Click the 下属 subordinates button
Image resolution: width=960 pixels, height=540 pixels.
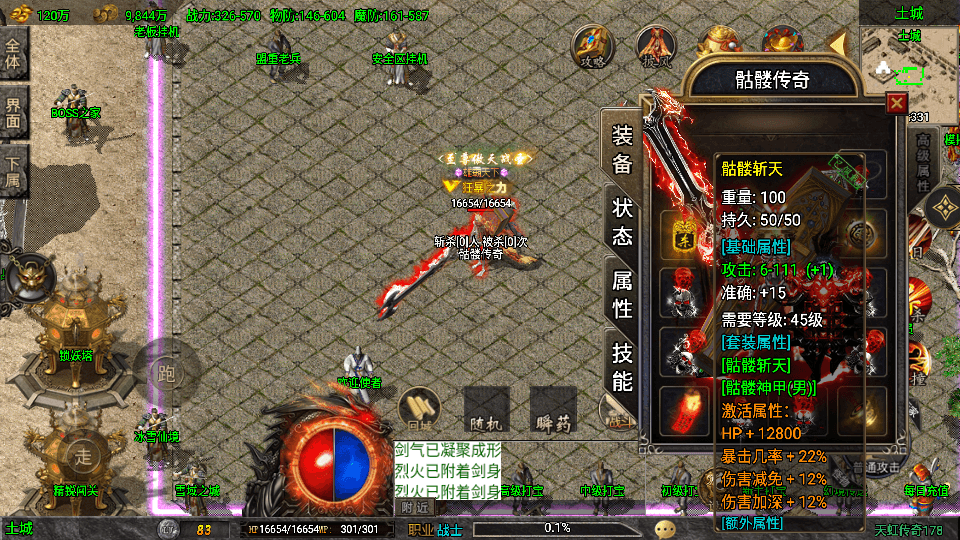[14, 168]
